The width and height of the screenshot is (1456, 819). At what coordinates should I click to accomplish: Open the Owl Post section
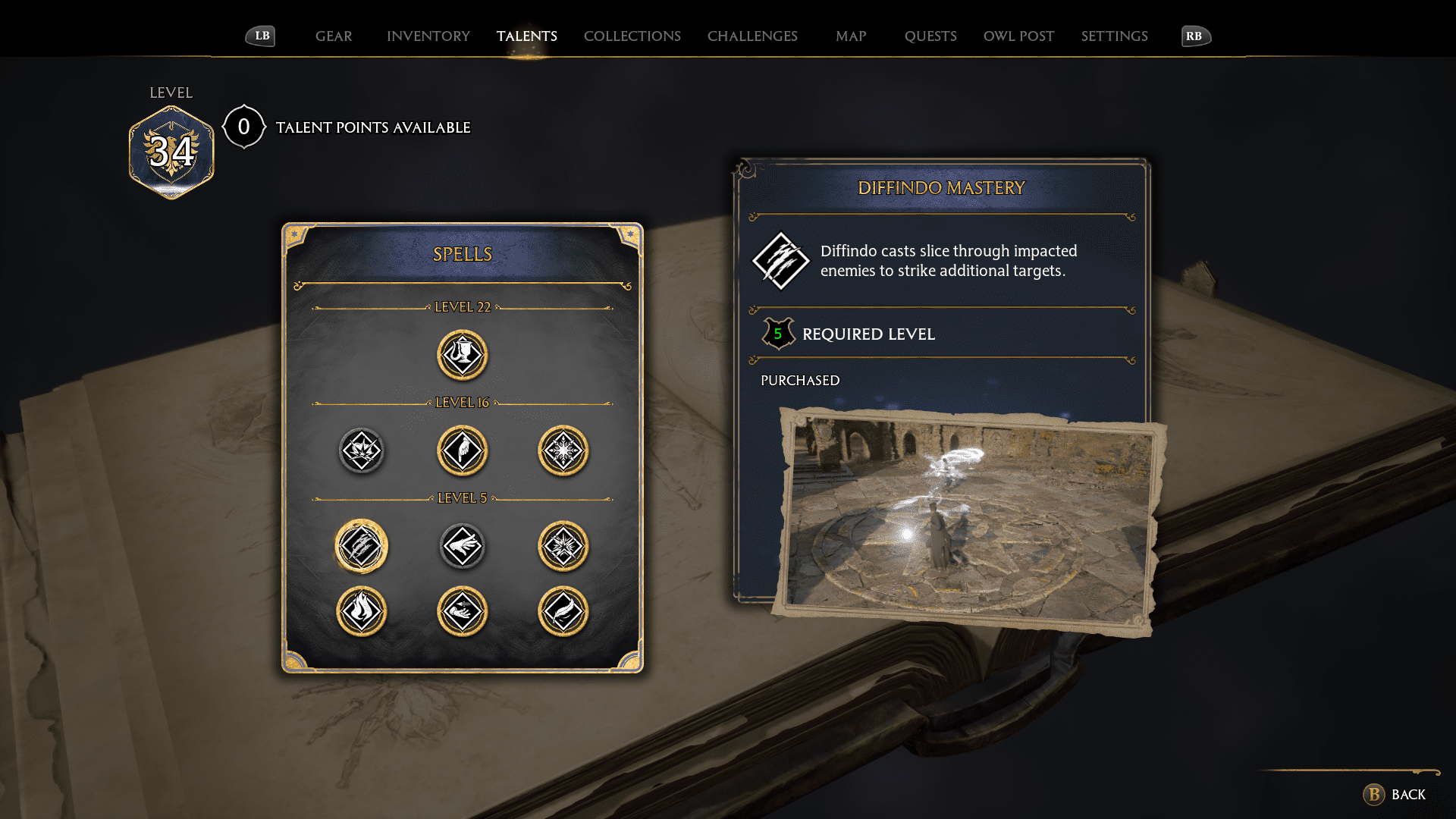pyautogui.click(x=1018, y=36)
